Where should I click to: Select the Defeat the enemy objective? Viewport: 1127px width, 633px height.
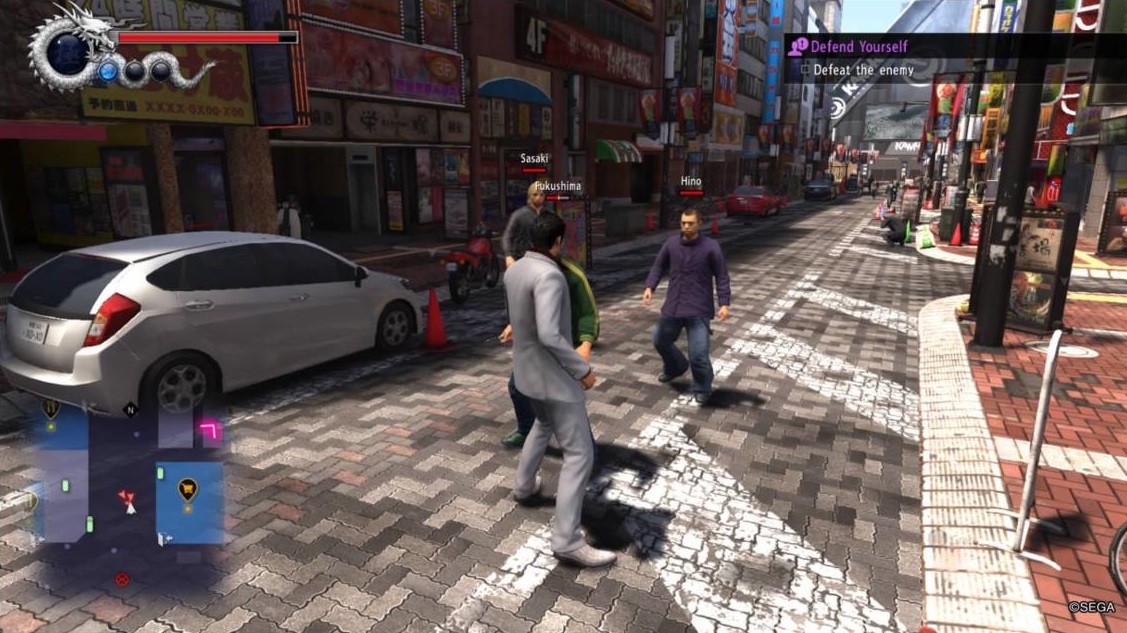point(860,70)
